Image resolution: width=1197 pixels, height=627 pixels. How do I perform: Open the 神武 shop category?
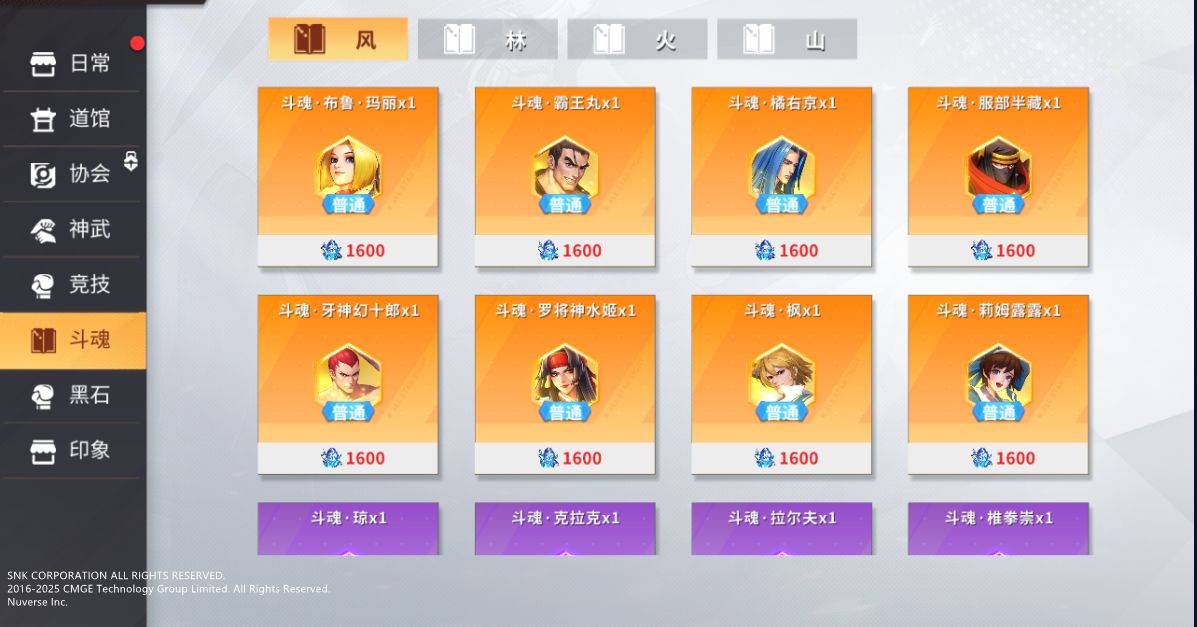pyautogui.click(x=72, y=230)
